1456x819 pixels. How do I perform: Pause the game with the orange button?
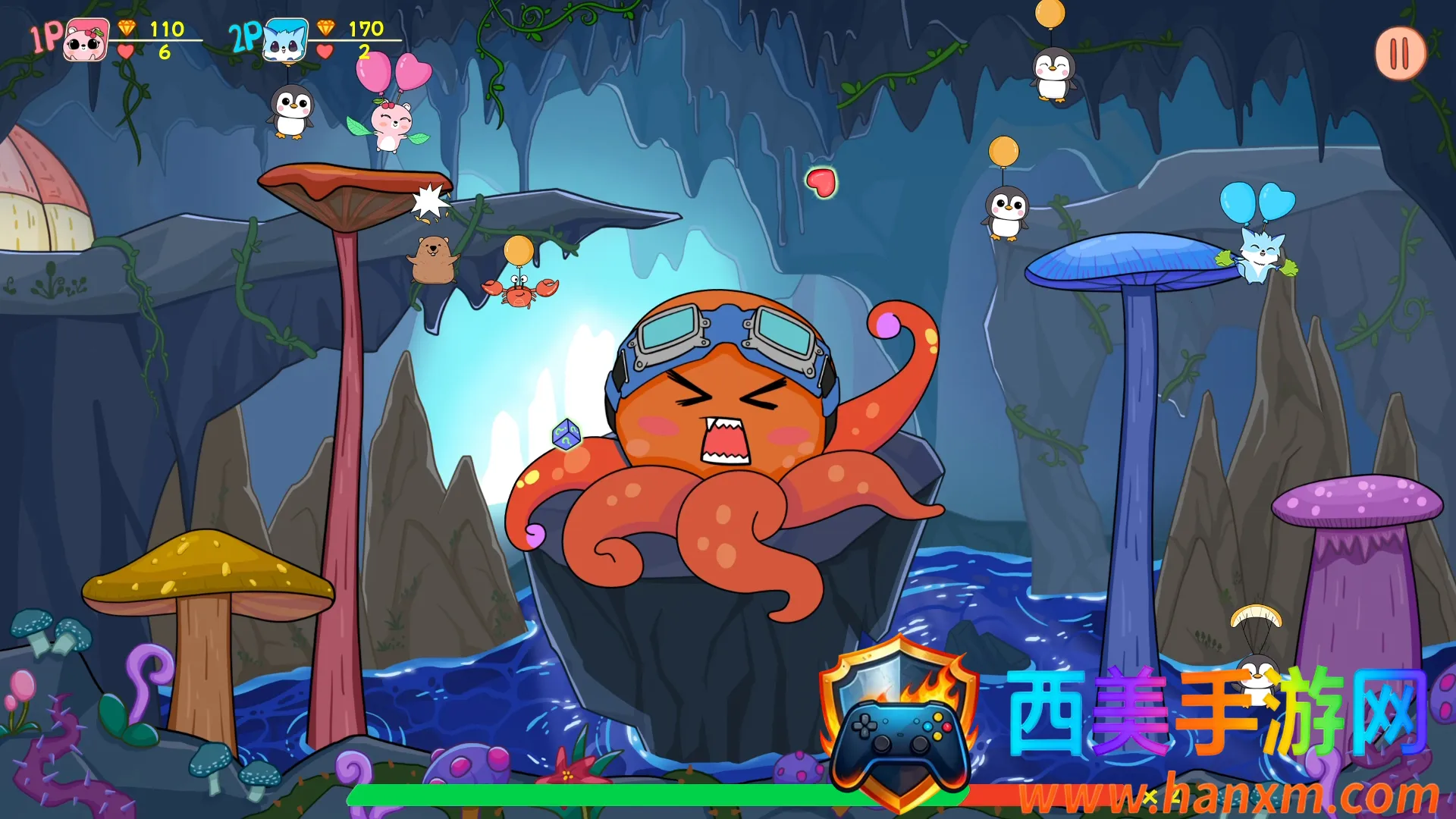1400,54
